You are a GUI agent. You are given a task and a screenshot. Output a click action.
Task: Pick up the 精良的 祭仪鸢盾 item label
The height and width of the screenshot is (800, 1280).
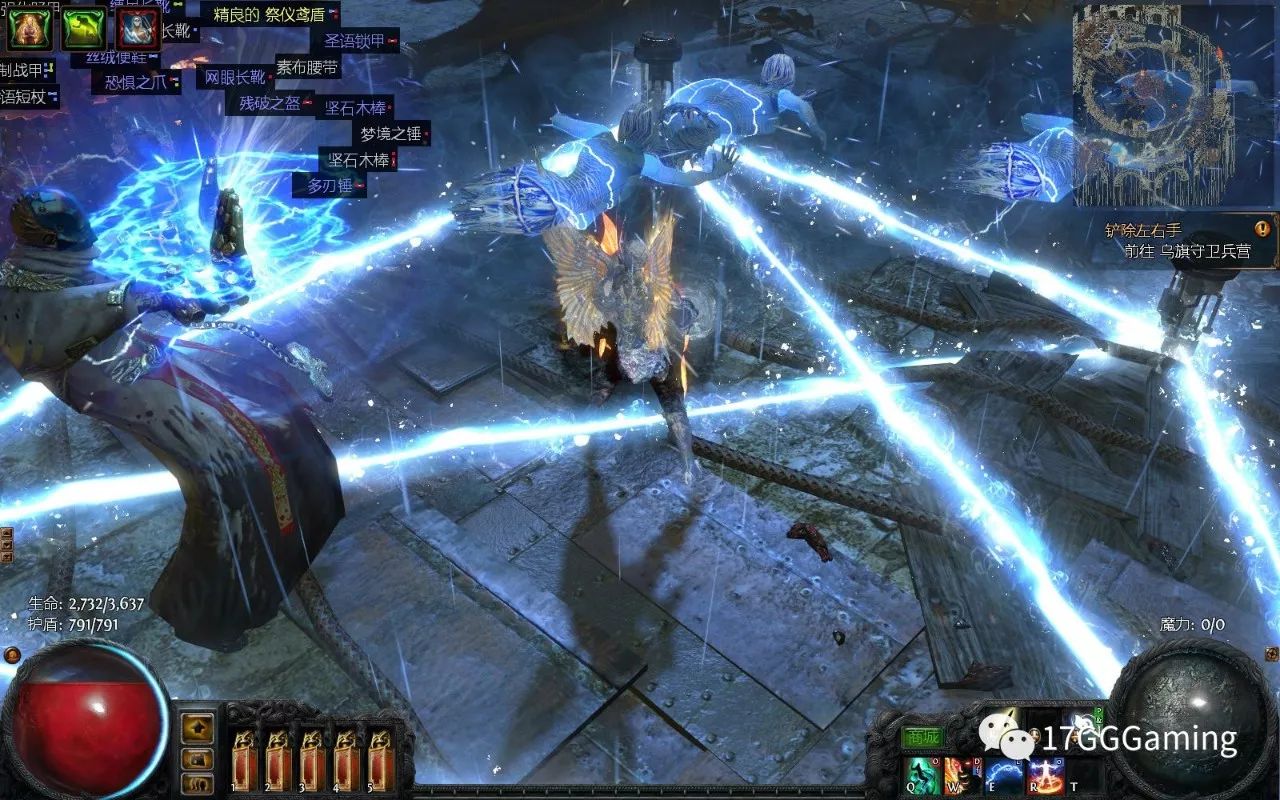(x=270, y=15)
